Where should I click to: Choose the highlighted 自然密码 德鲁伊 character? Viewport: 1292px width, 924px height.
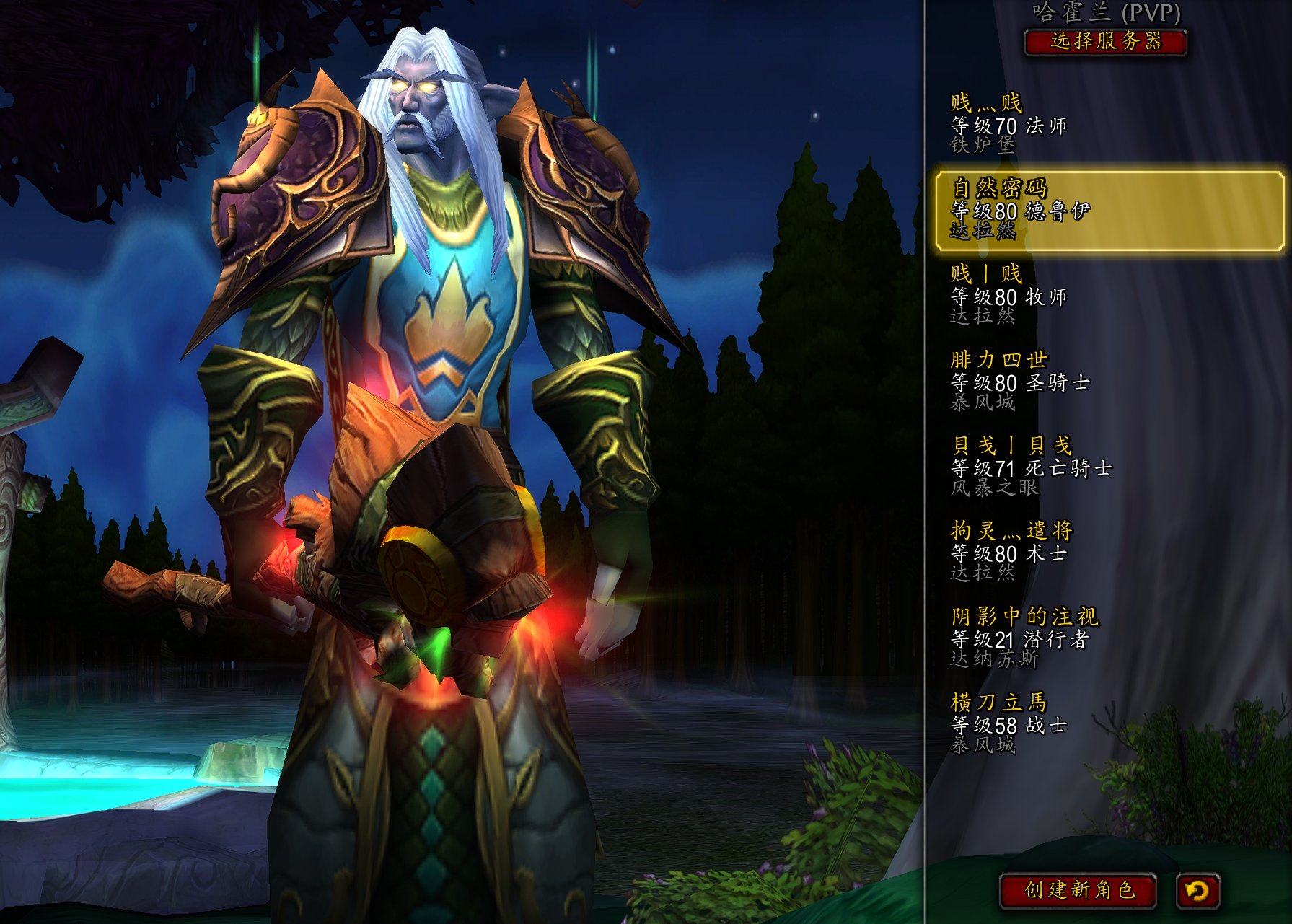click(x=1108, y=211)
